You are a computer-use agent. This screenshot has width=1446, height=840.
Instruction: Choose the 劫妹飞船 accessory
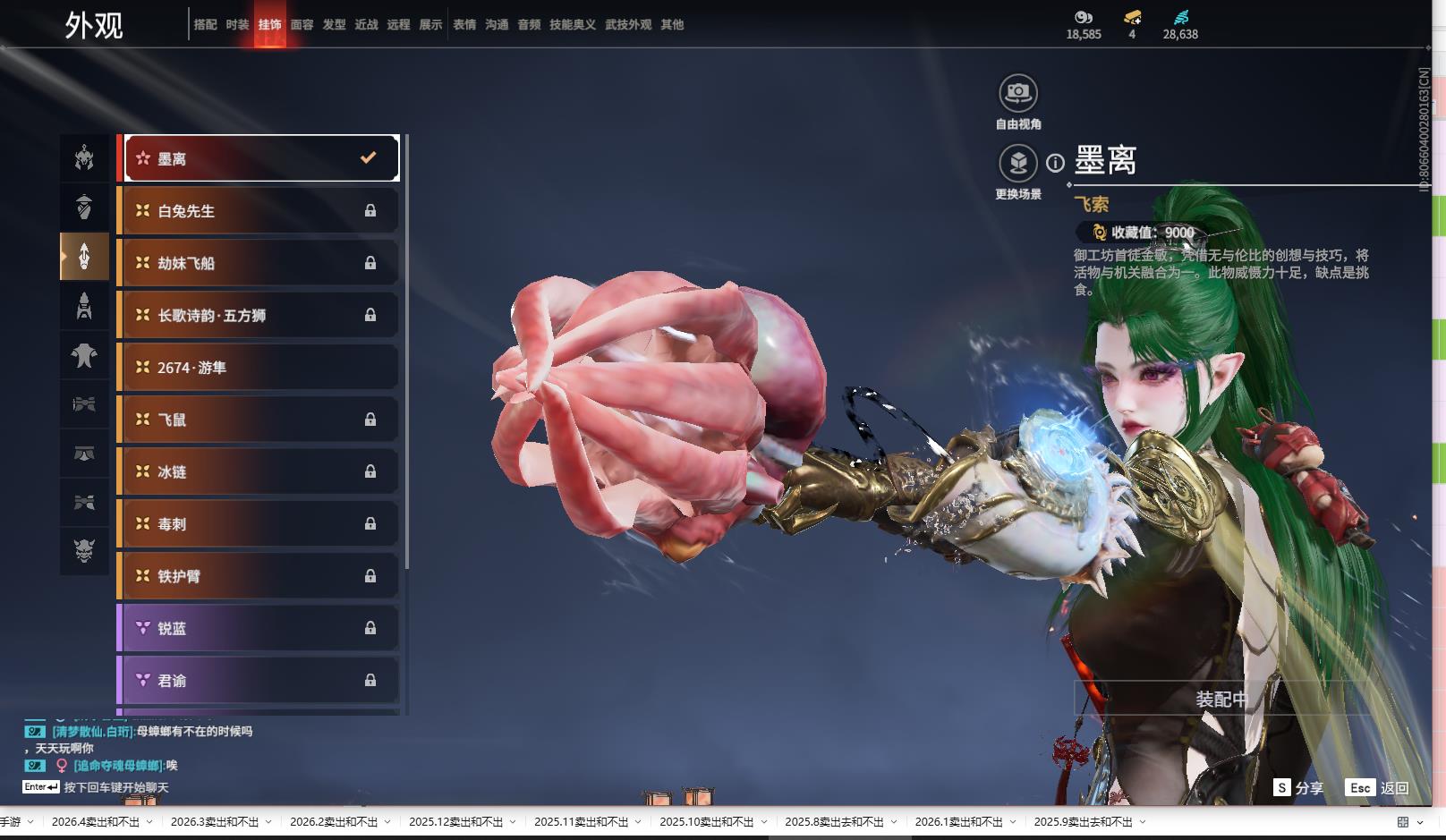coord(259,263)
